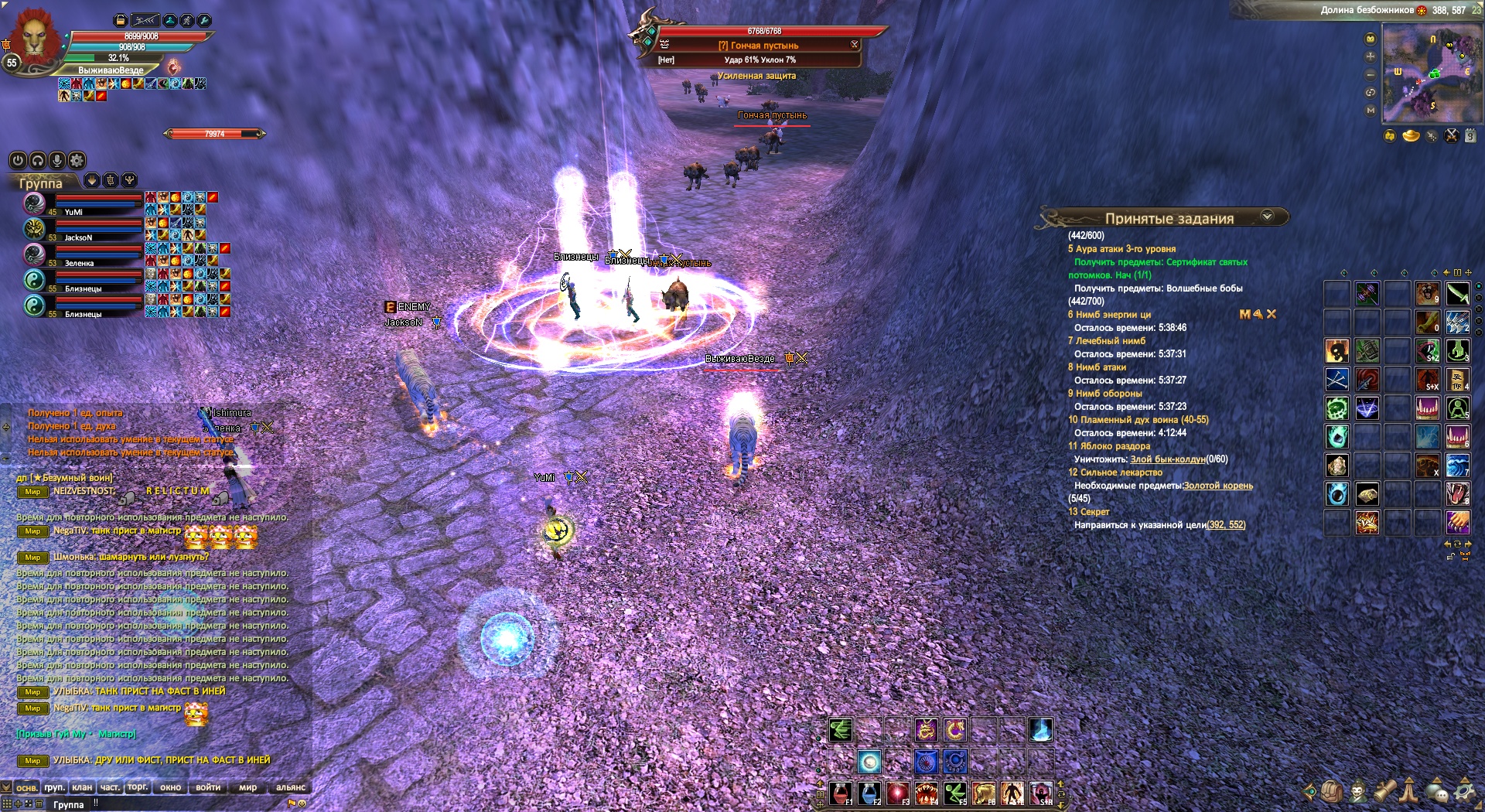The image size is (1485, 812).
Task: Open the world map with M button
Action: [1371, 111]
